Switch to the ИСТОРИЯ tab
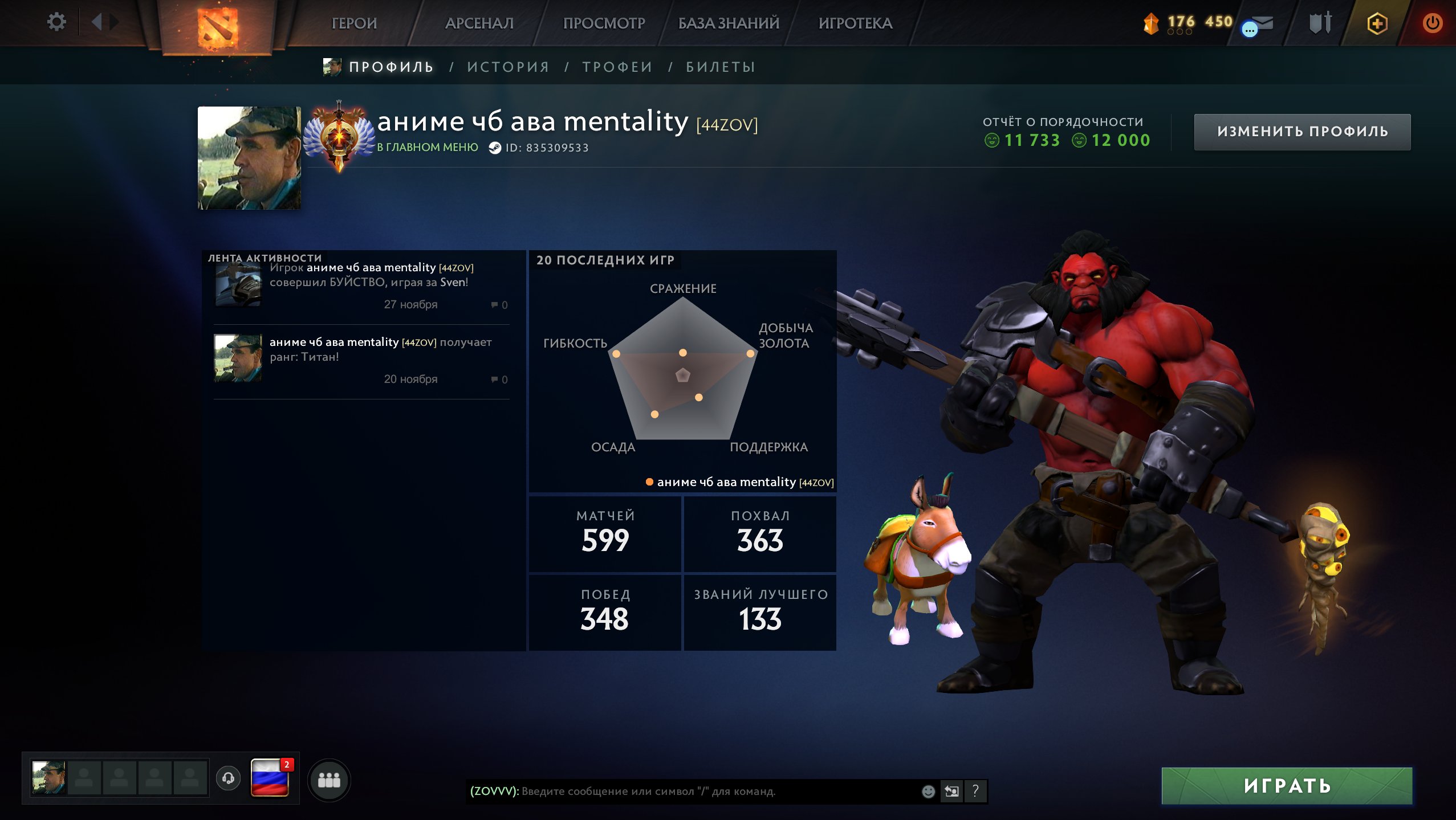 coord(507,66)
